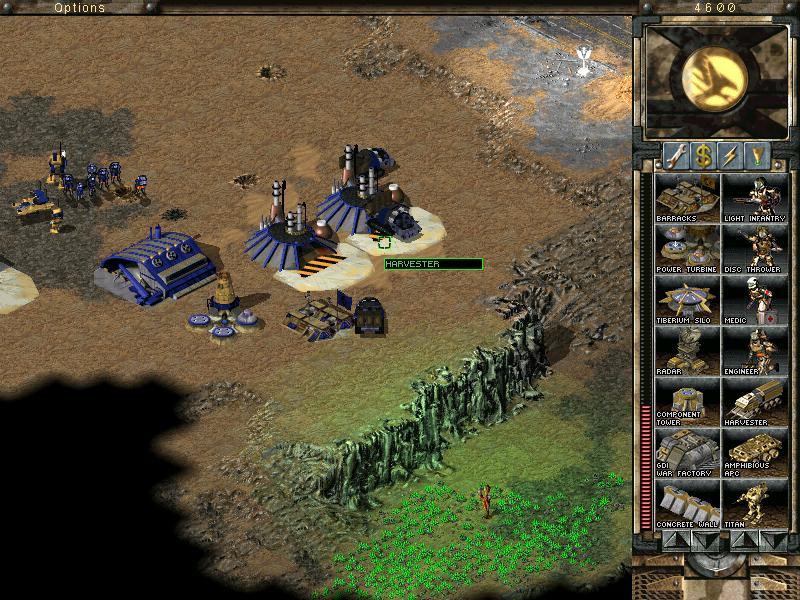Select the Component Tower build icon
This screenshot has width=800, height=600.
coord(687,401)
